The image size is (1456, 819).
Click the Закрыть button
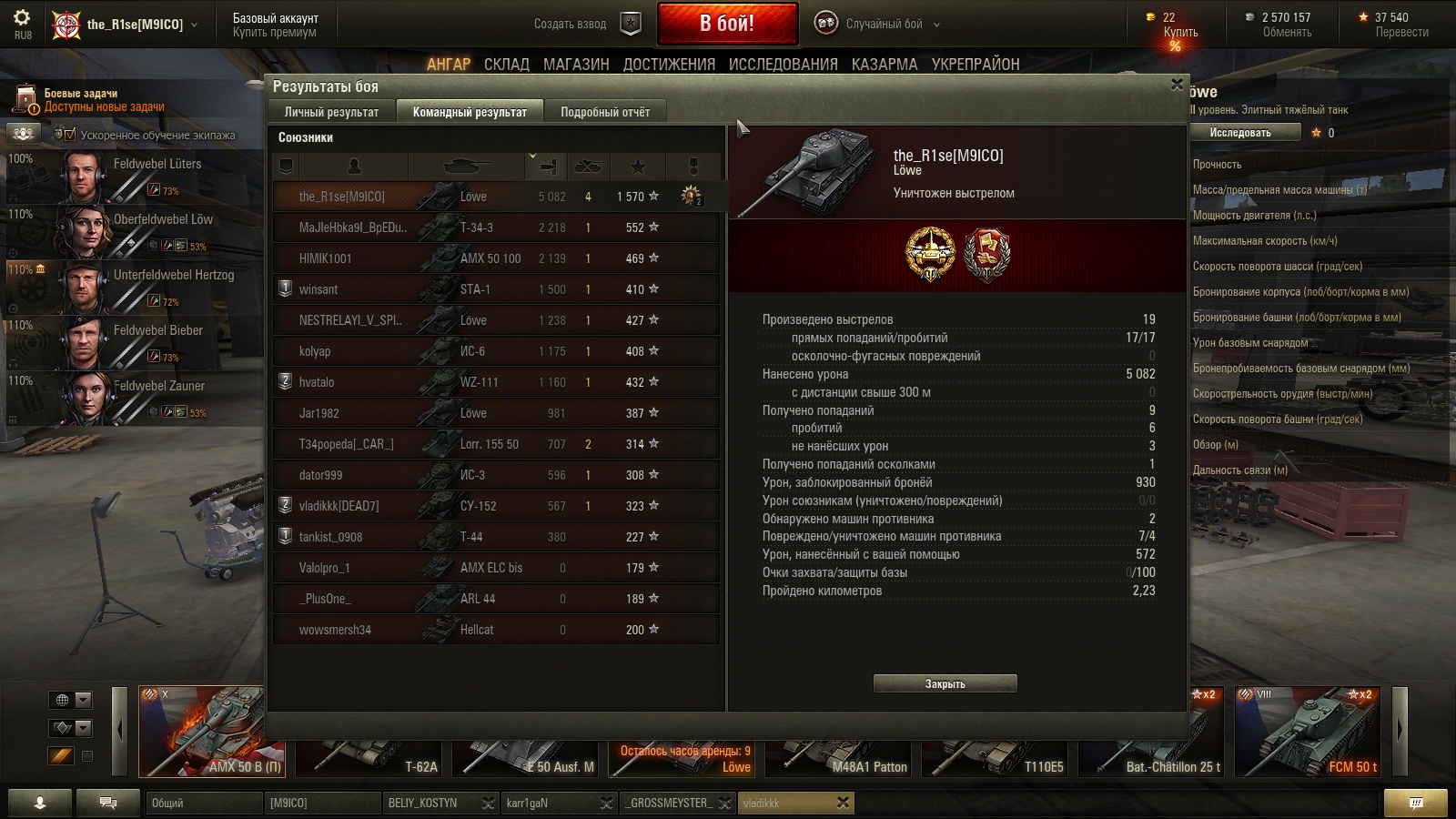945,683
